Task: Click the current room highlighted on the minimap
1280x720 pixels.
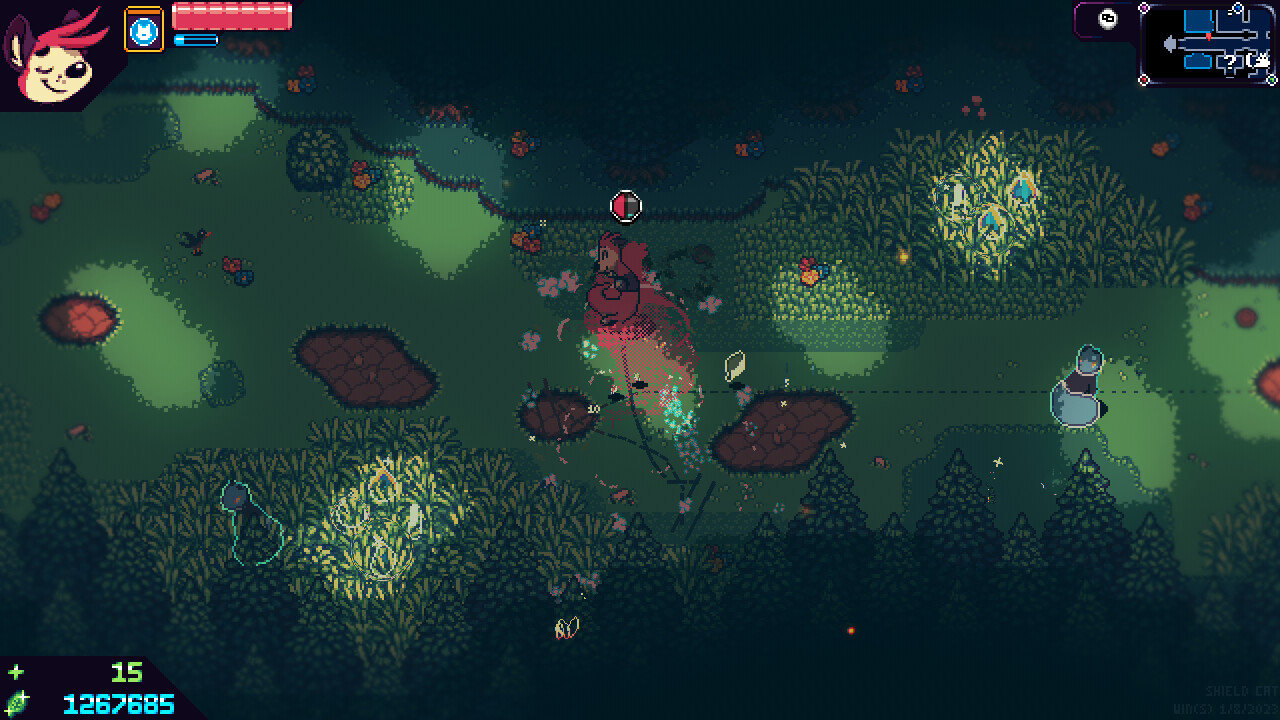Action: 1199,21
